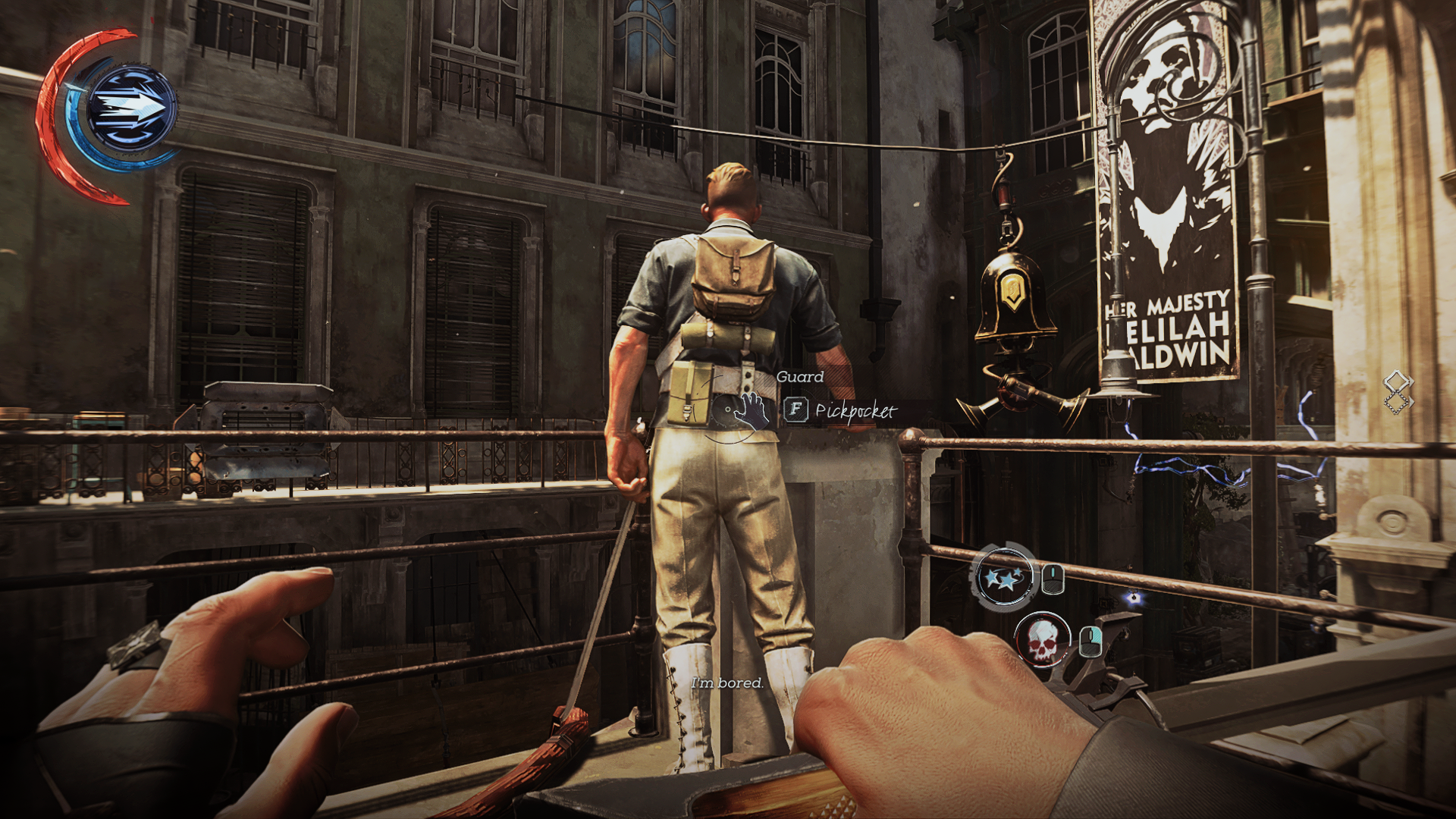Choose the red skull ability icon
This screenshot has height=819, width=1456.
coord(1042,641)
